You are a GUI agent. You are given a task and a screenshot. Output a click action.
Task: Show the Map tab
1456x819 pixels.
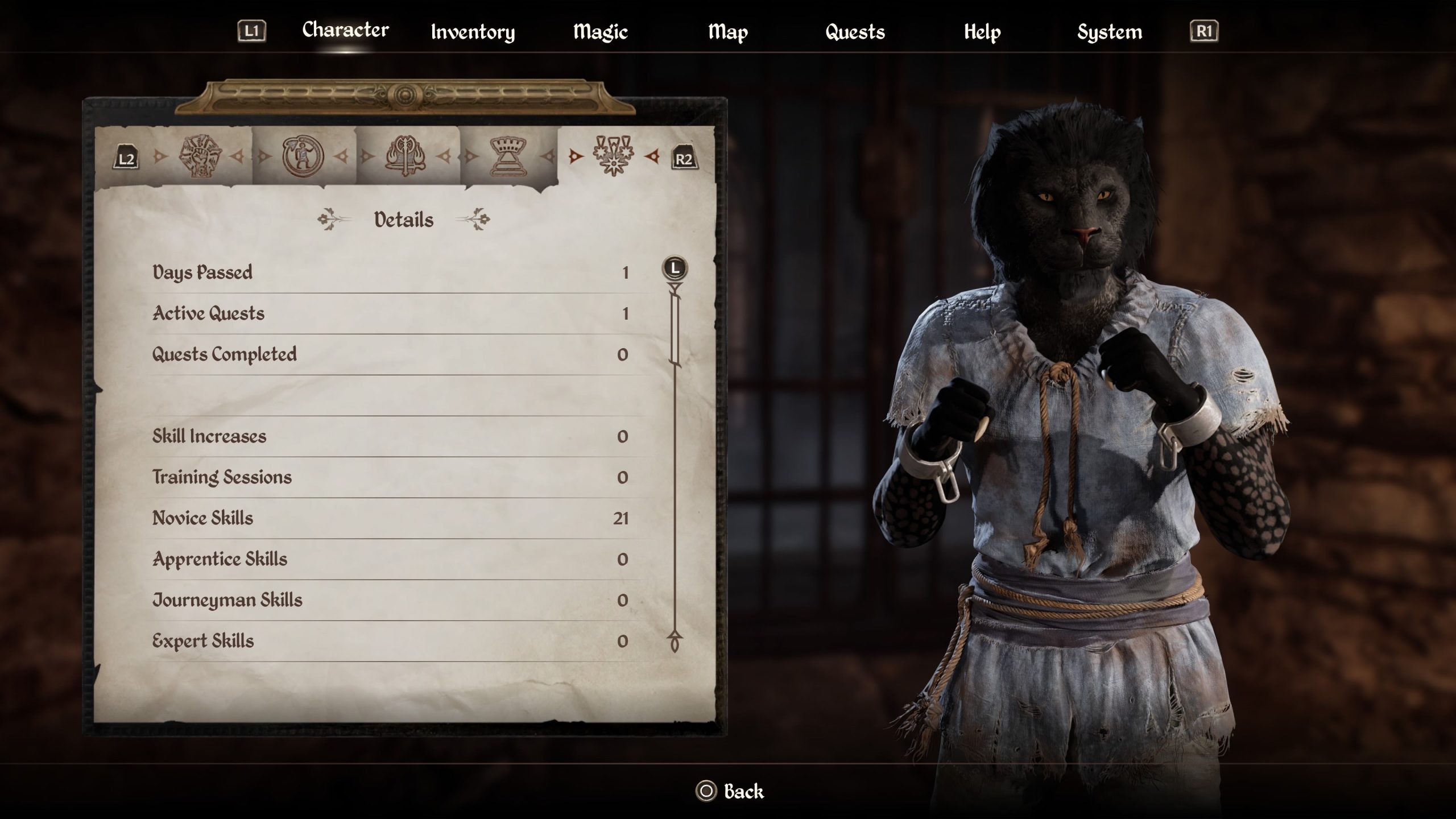click(727, 32)
